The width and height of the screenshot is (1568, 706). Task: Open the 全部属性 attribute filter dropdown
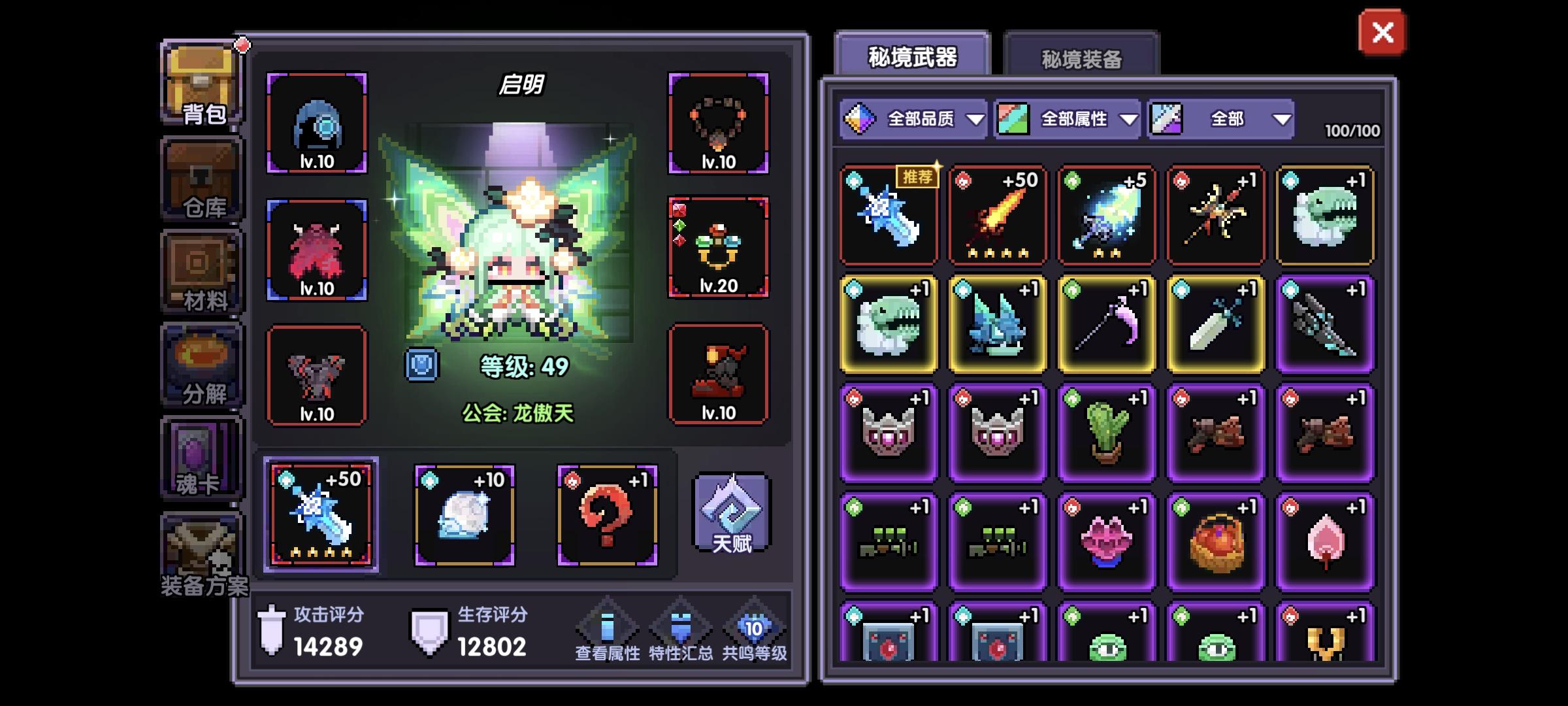click(x=1065, y=119)
